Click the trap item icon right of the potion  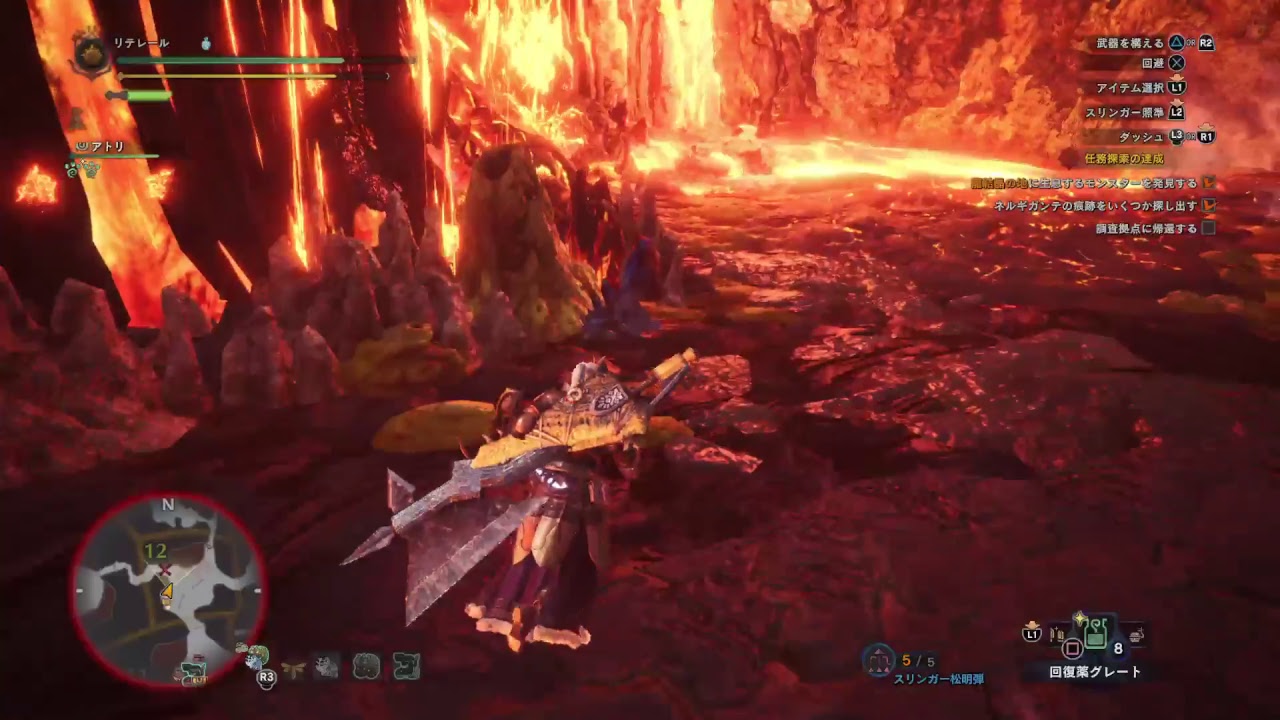pos(1136,635)
